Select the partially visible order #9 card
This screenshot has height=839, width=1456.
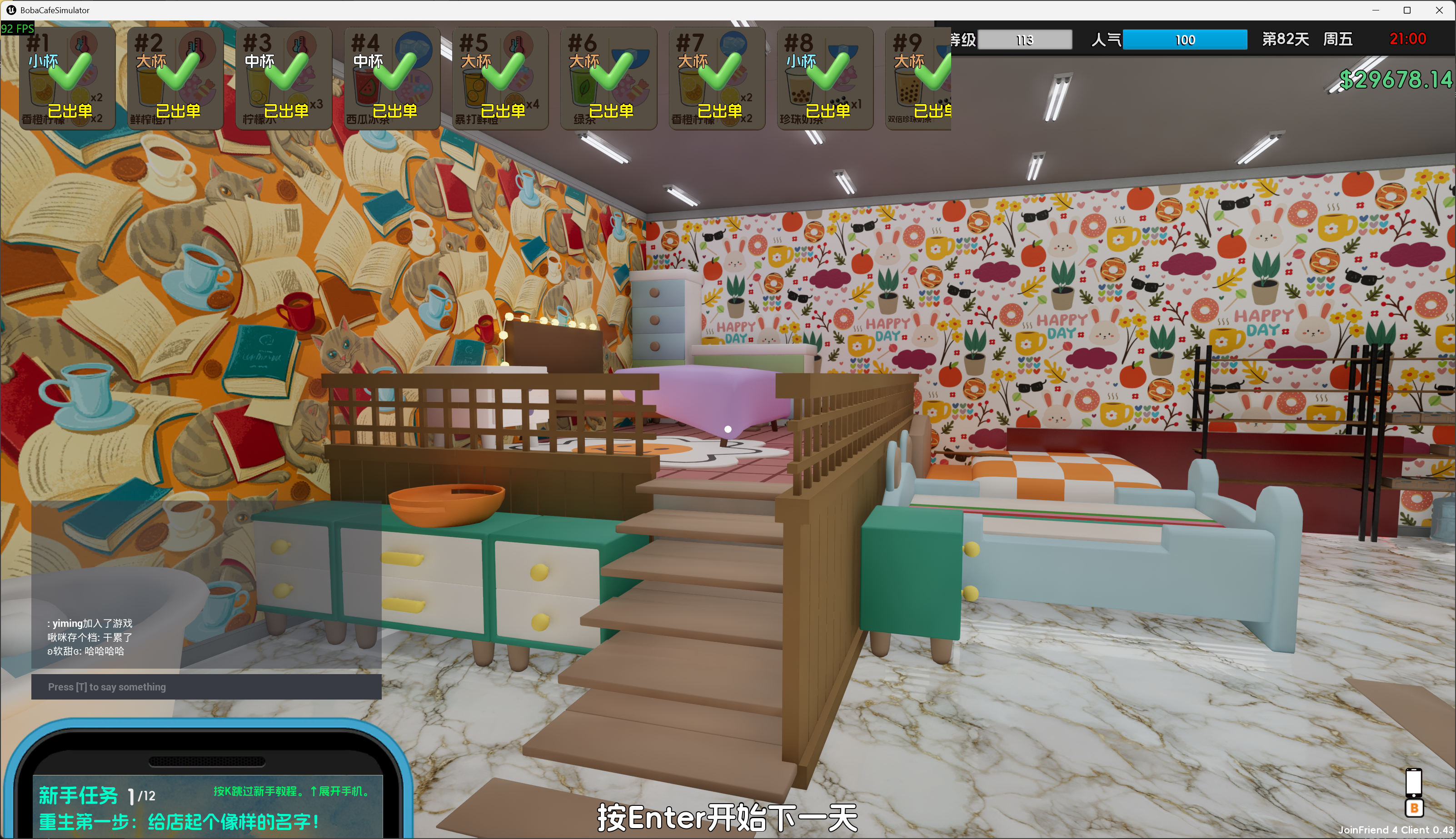pyautogui.click(x=920, y=78)
